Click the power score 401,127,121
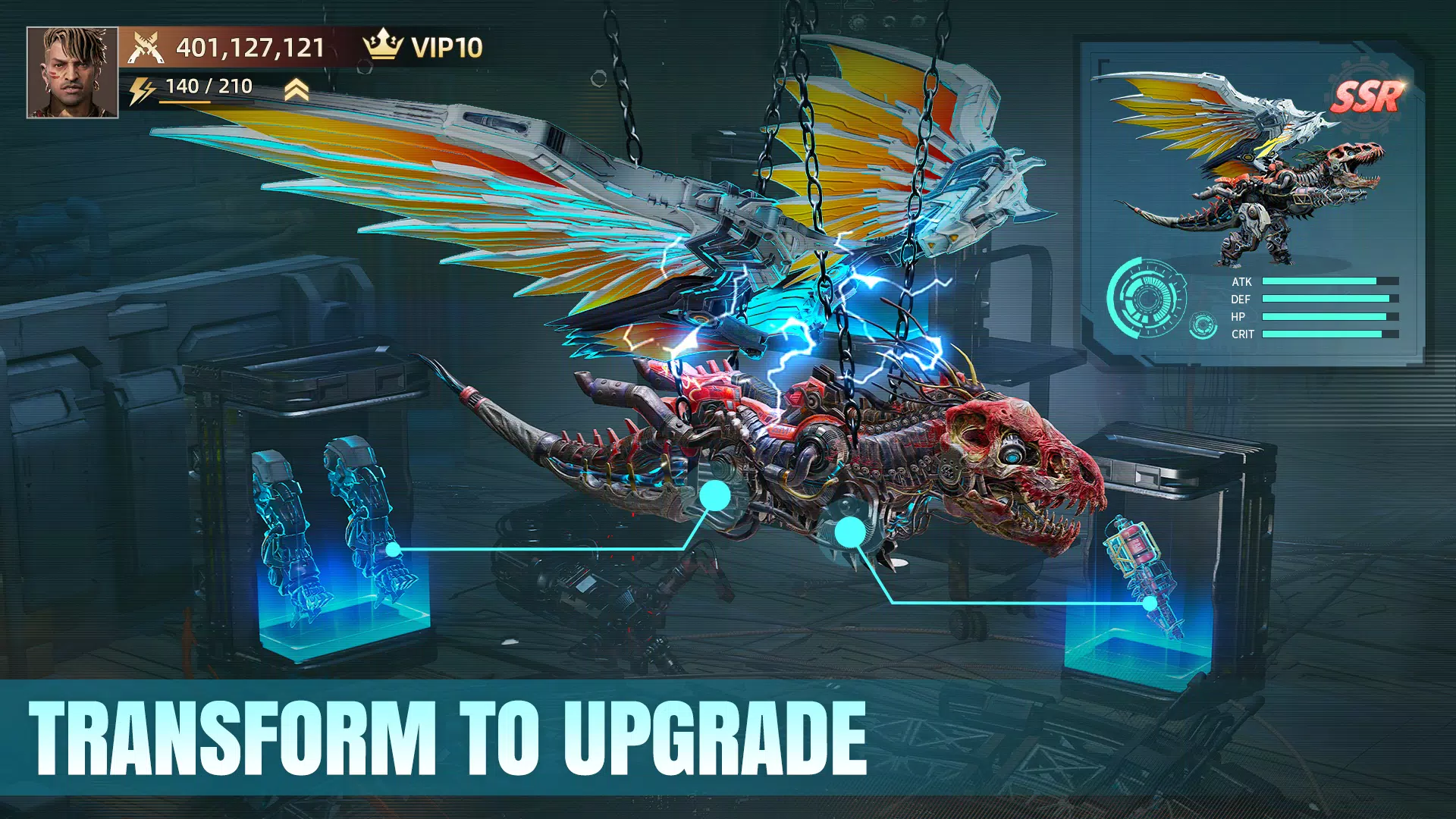The height and width of the screenshot is (819, 1456). pyautogui.click(x=250, y=47)
